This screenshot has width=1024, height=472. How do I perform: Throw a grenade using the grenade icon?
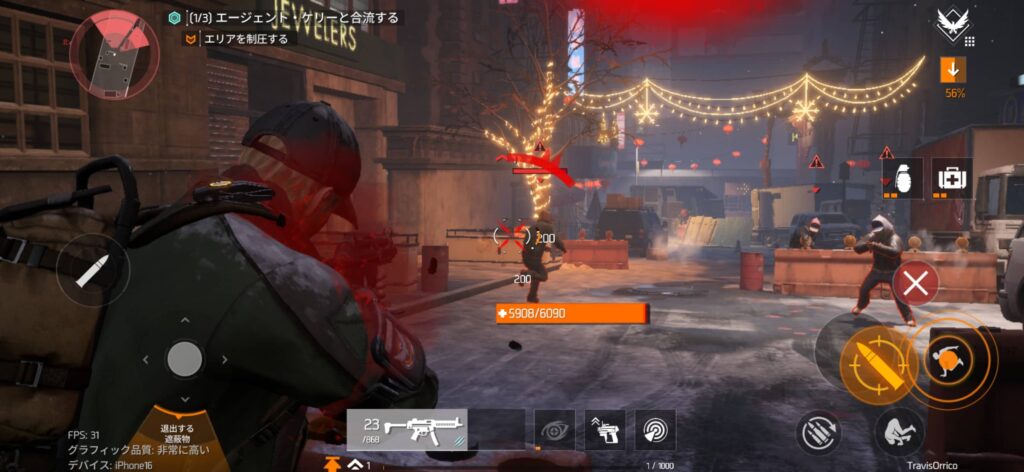[906, 177]
